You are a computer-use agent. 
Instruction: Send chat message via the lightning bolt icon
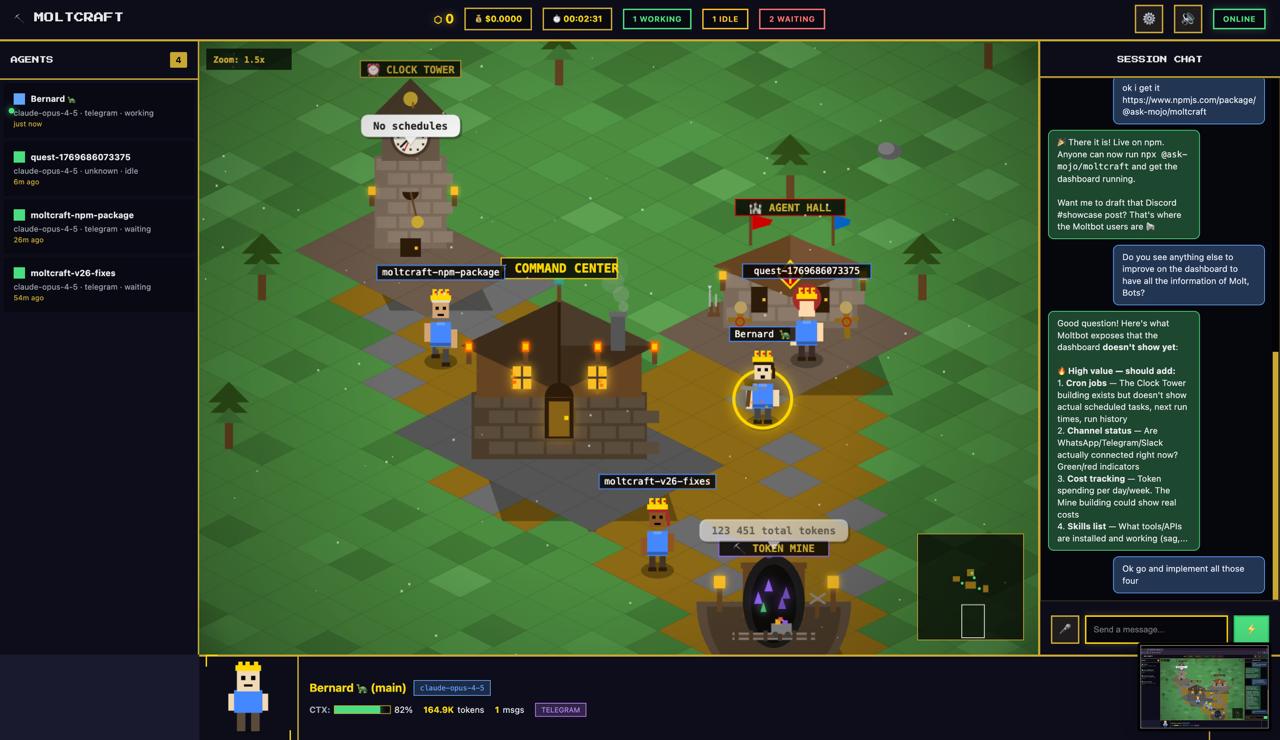coord(1251,629)
